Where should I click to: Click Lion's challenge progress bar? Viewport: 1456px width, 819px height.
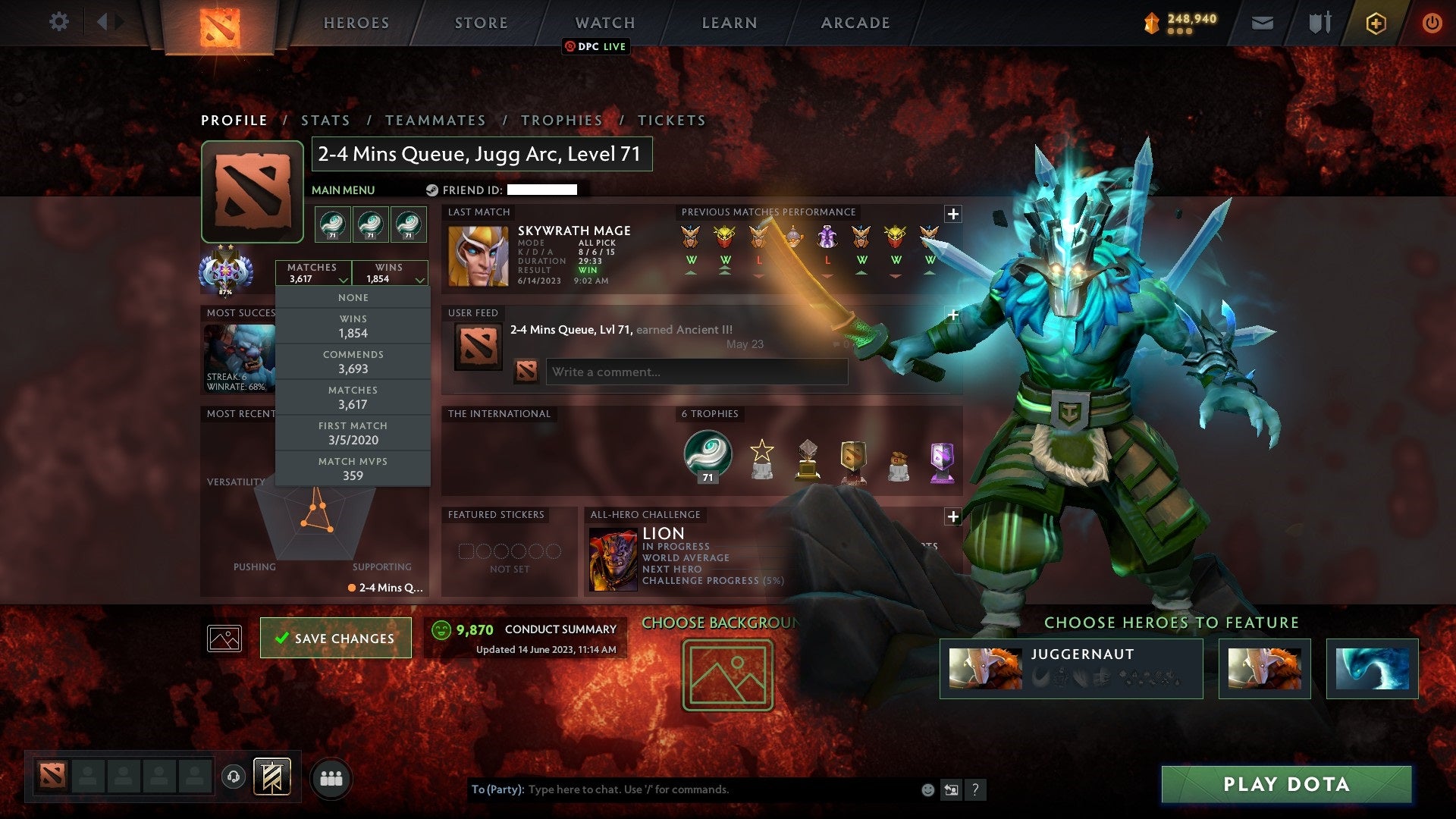coord(714,580)
